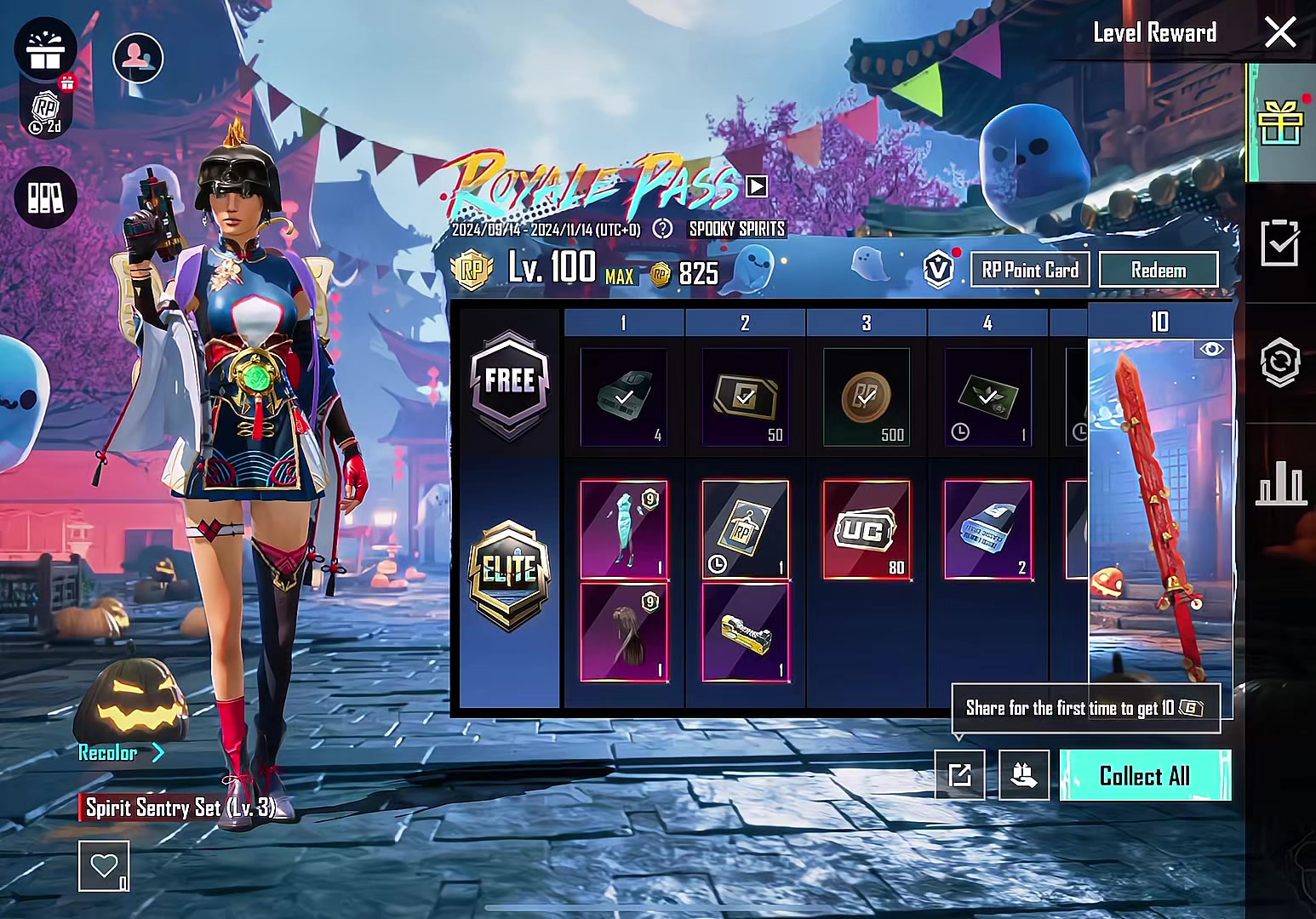
Task: Select the 500 RP coin free reward
Action: point(867,397)
